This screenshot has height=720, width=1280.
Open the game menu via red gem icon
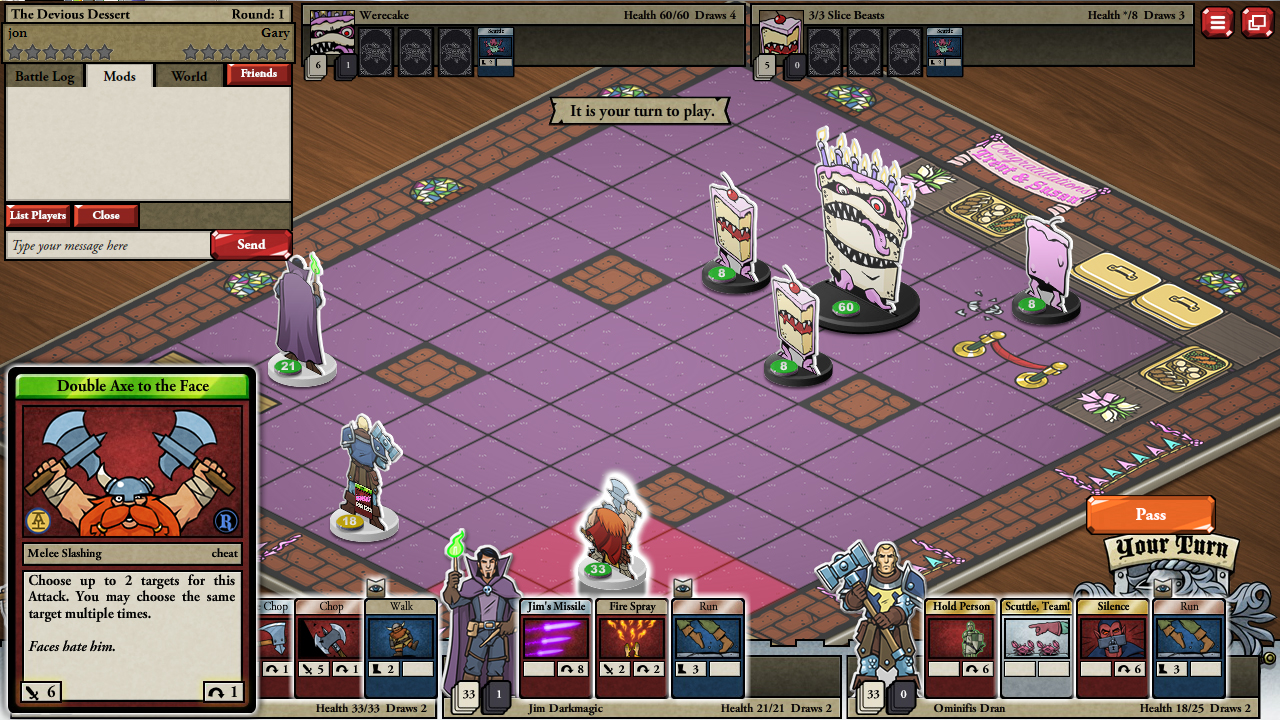coord(1218,22)
